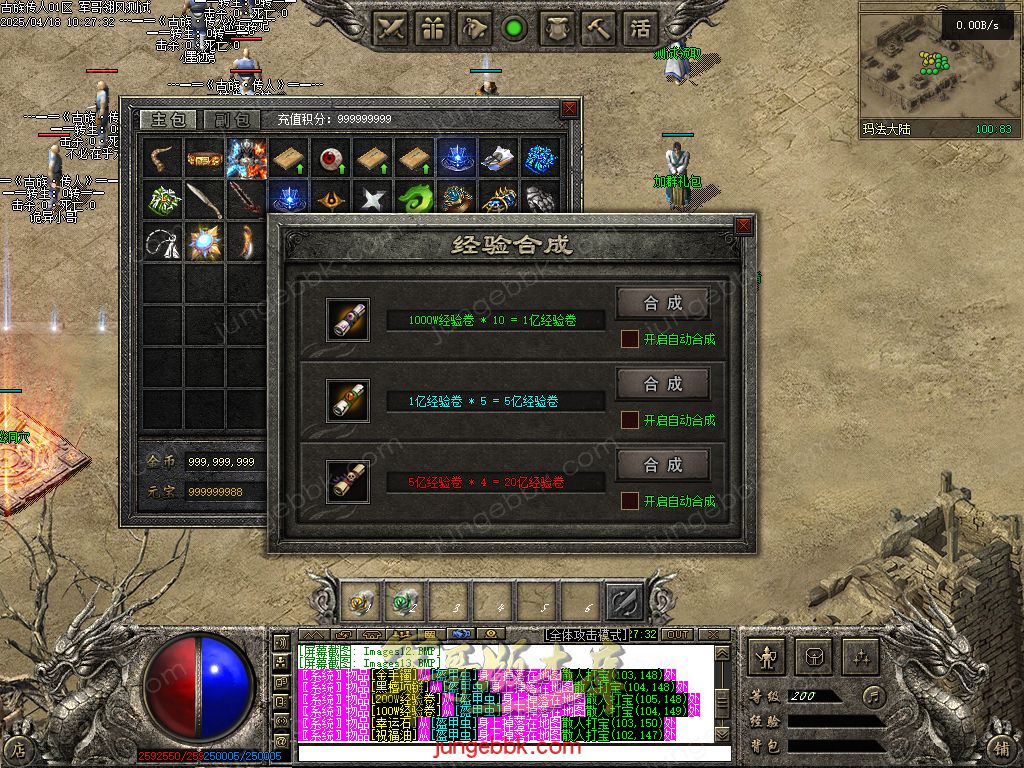Close the 经验合成 window
The width and height of the screenshot is (1024, 768).
click(x=743, y=226)
